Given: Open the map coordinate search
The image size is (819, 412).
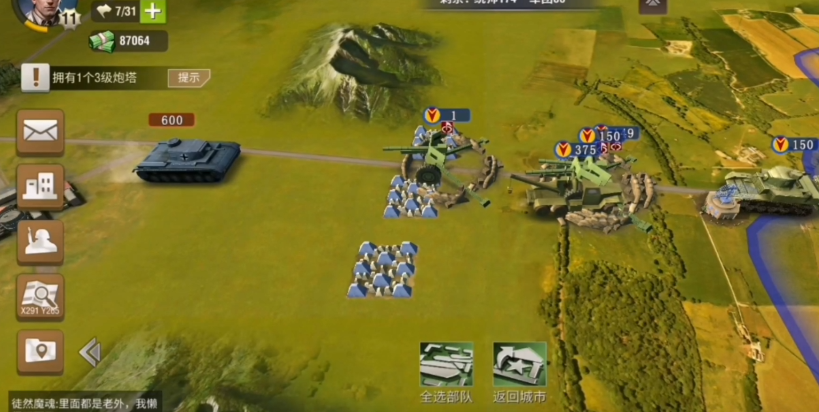Looking at the screenshot, I should pos(41,297).
